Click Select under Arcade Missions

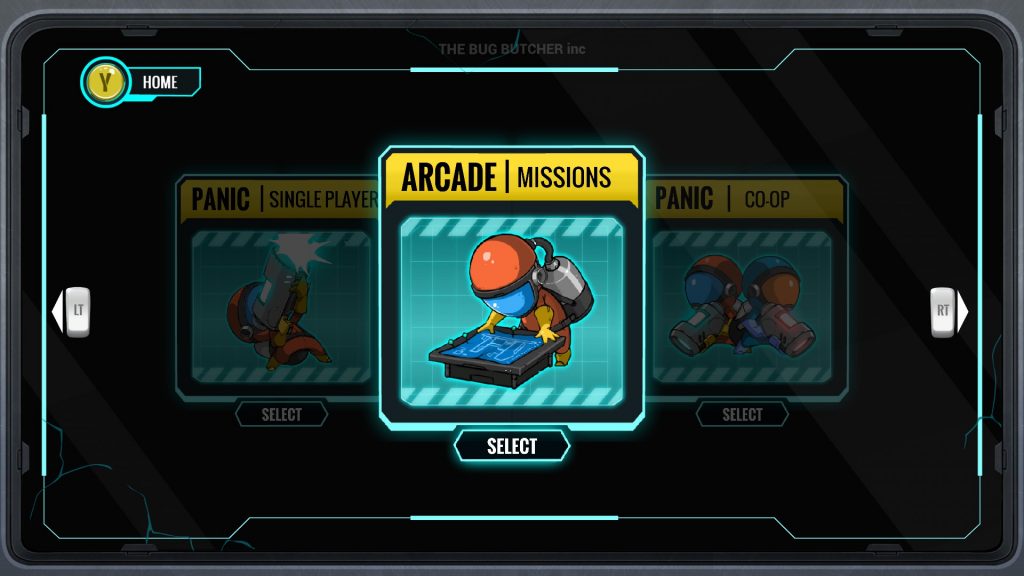512,446
